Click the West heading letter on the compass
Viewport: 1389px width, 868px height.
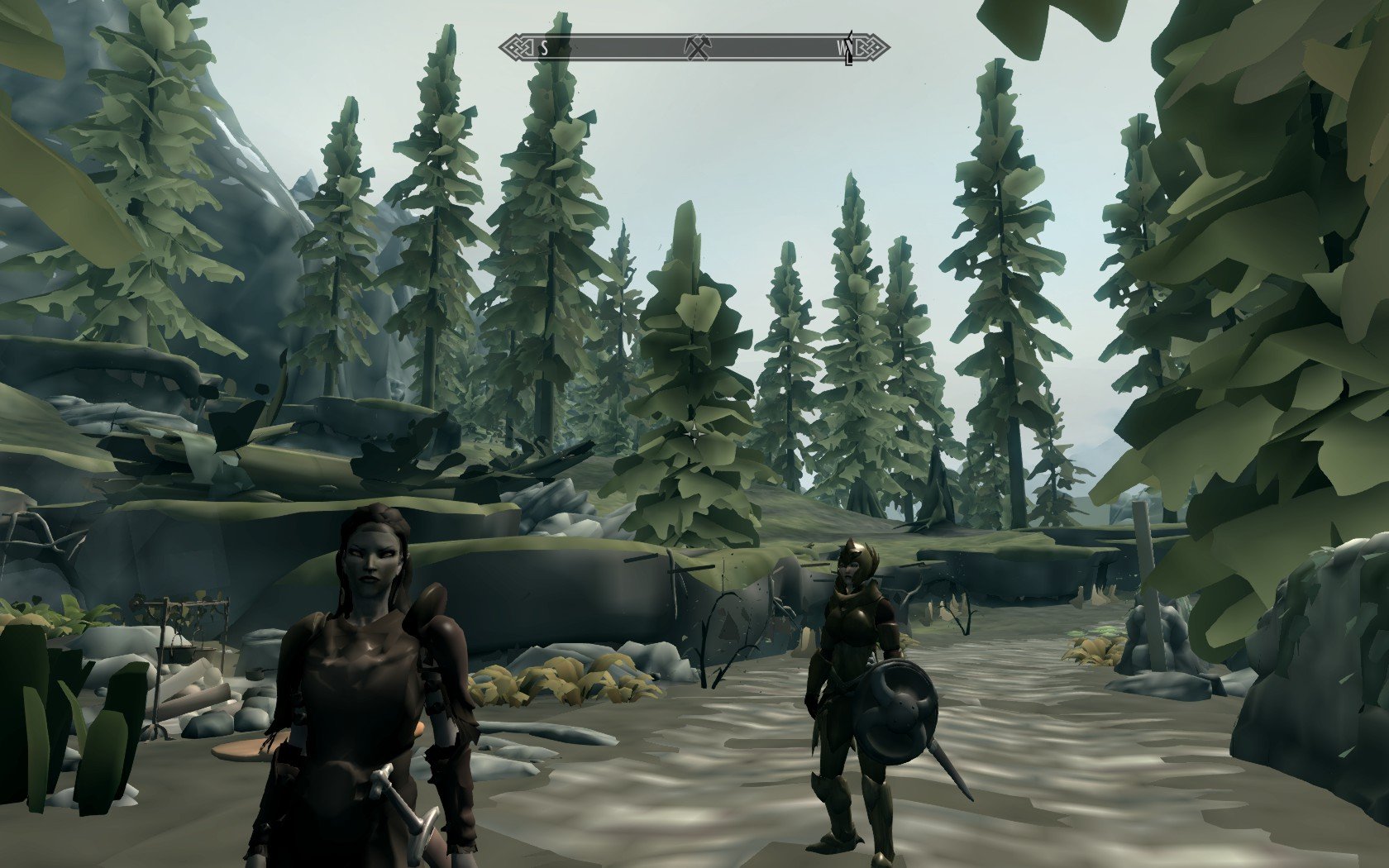(x=842, y=49)
